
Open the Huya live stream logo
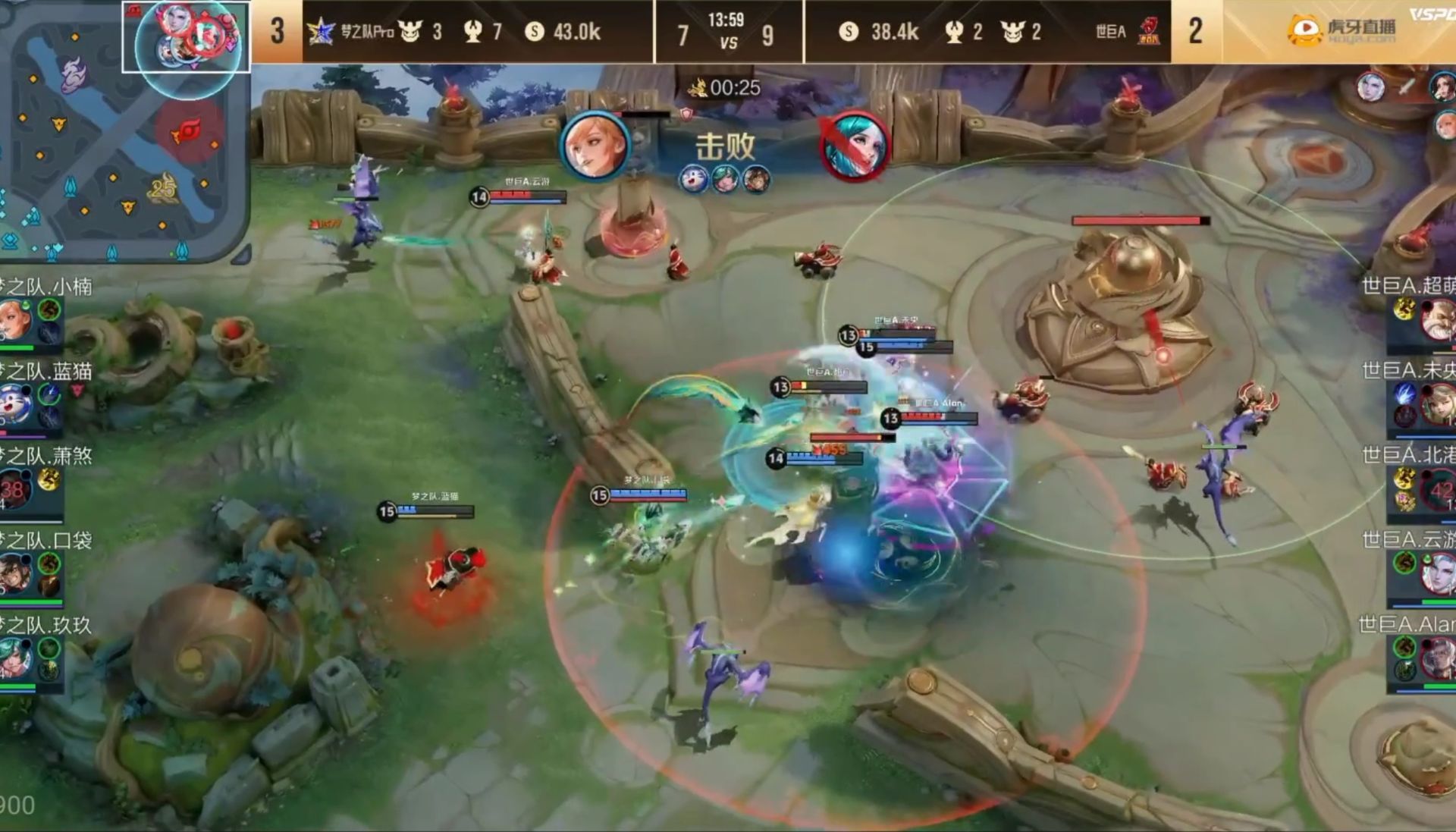click(1341, 30)
